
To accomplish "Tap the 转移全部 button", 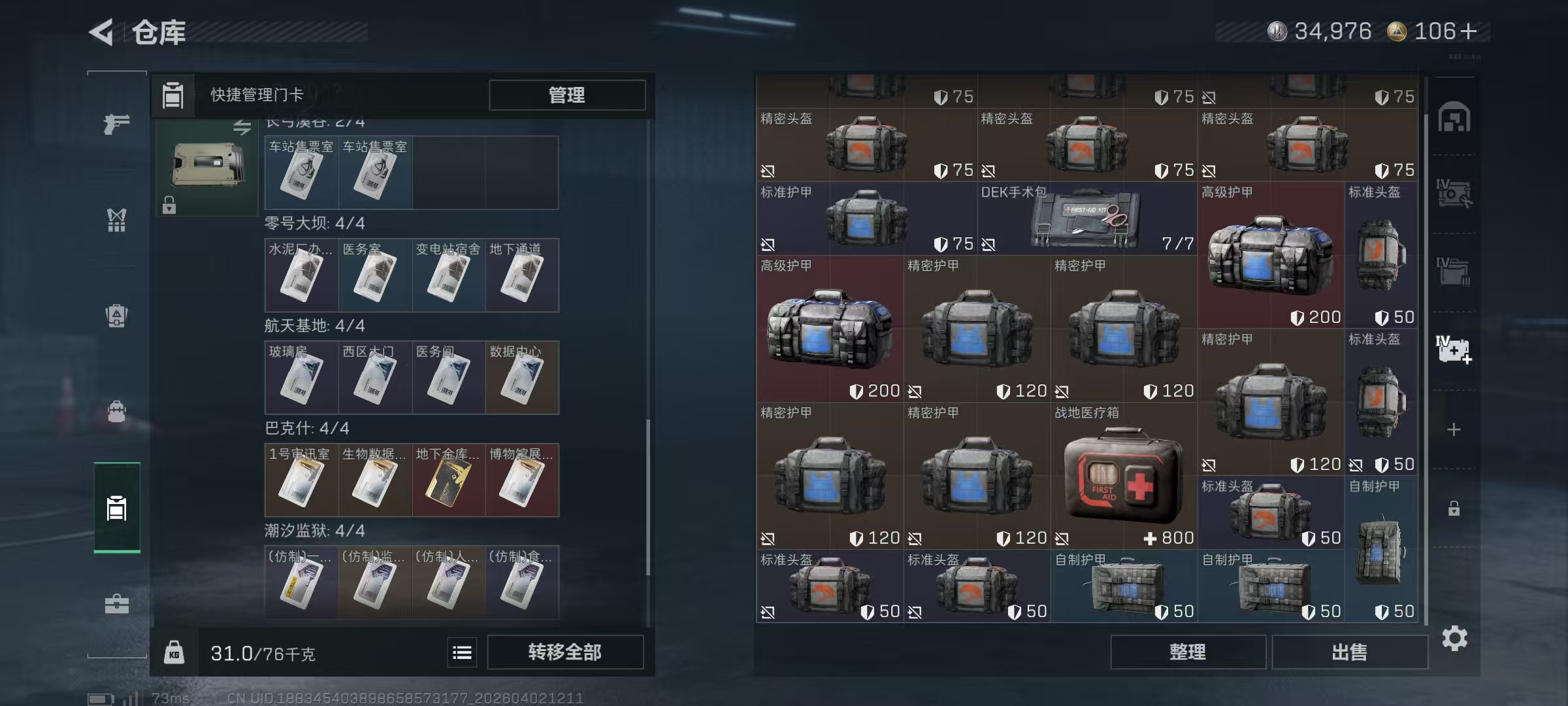I will click(565, 652).
